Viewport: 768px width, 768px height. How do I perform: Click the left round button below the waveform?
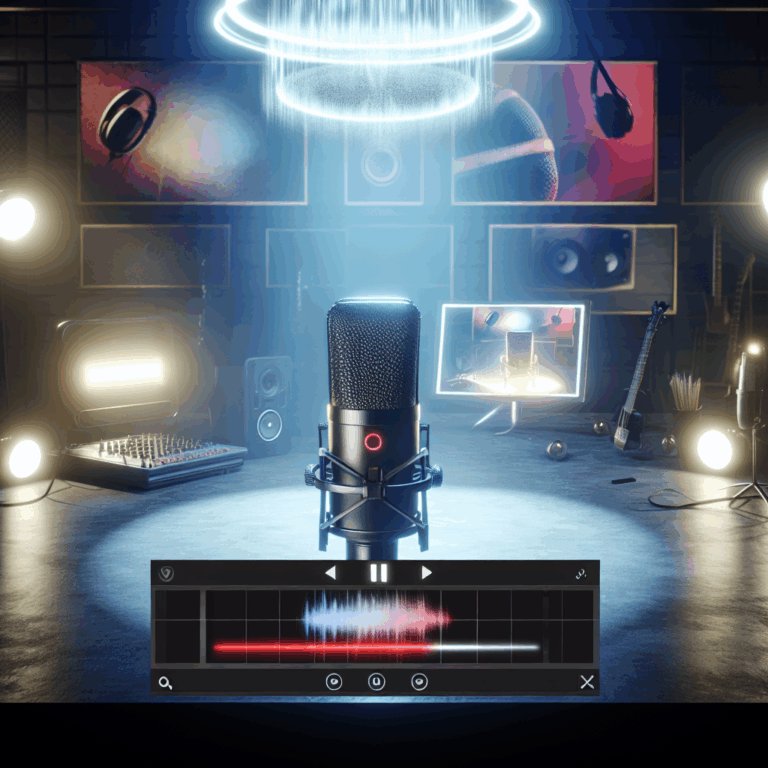335,682
